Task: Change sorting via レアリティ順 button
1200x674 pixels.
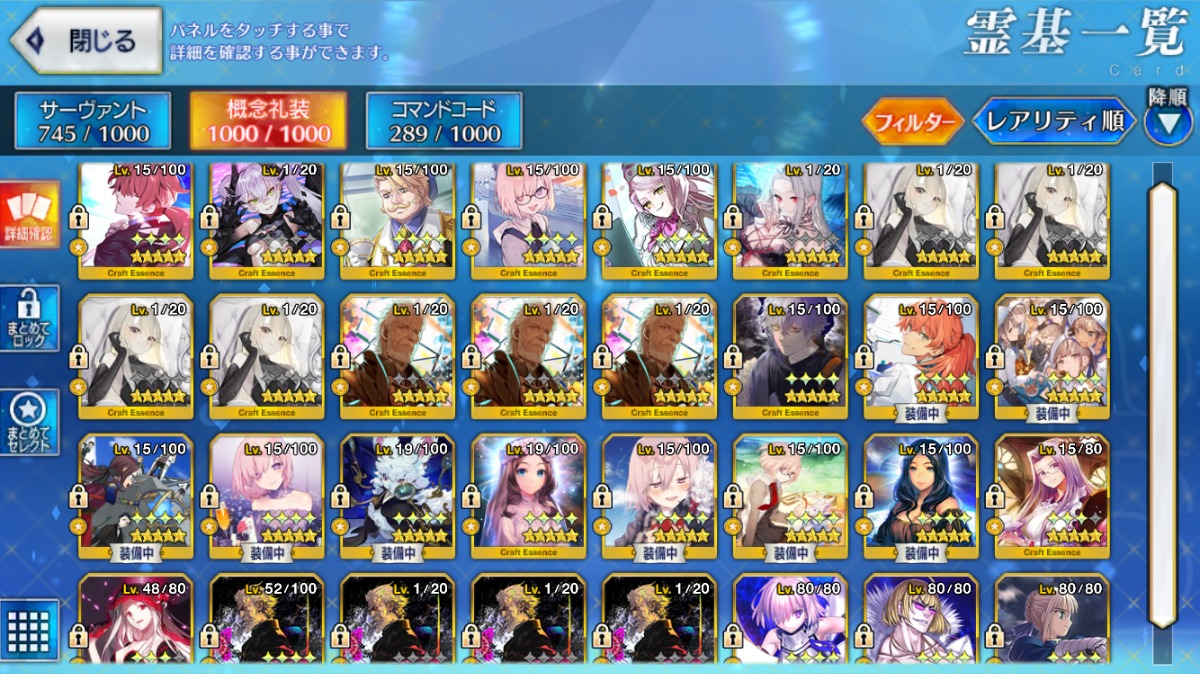Action: tap(1055, 122)
